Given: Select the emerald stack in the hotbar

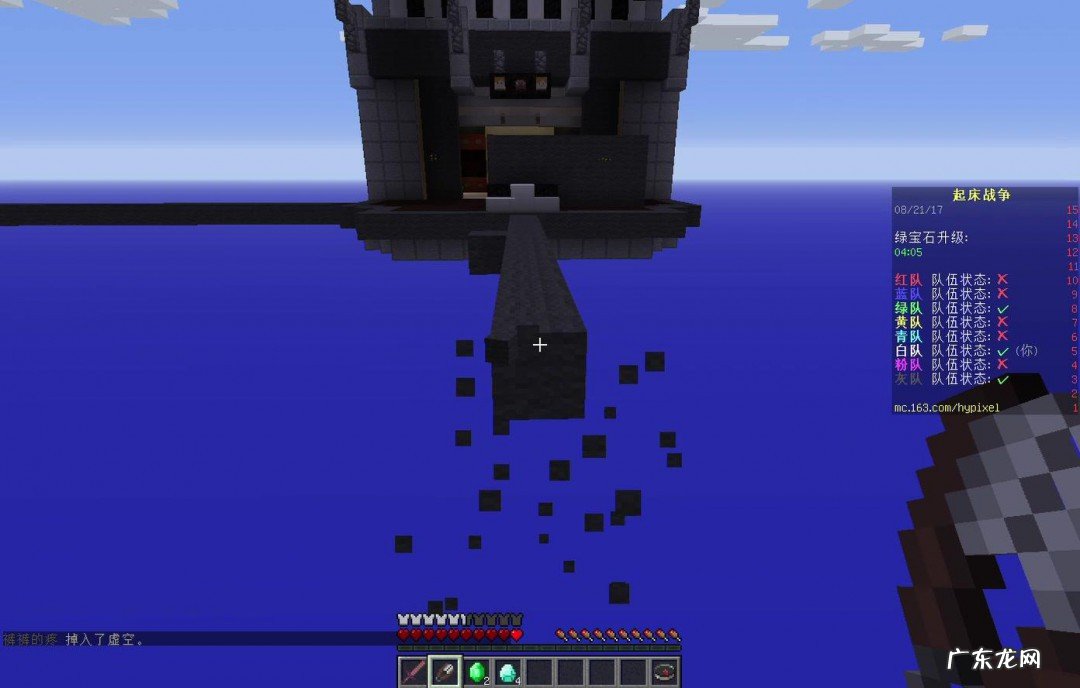Looking at the screenshot, I should [477, 672].
